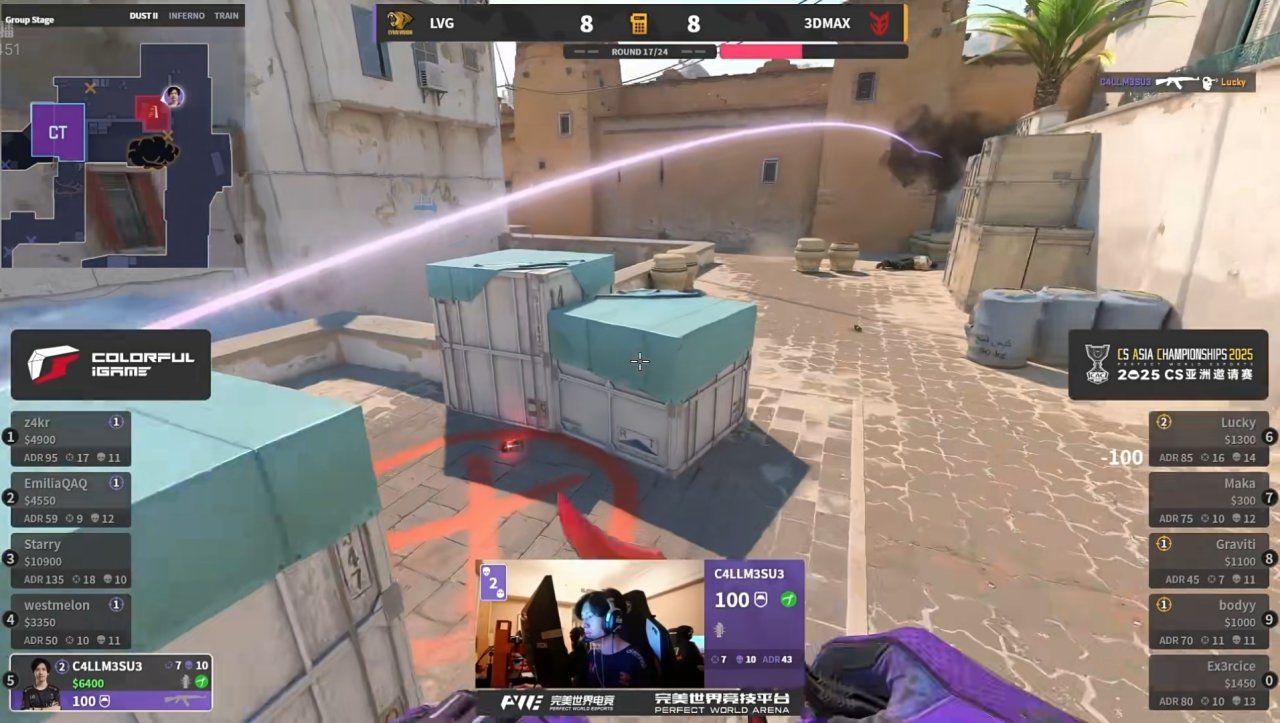Click the CT spawn marker on minimap
This screenshot has width=1280, height=723.
(x=58, y=132)
